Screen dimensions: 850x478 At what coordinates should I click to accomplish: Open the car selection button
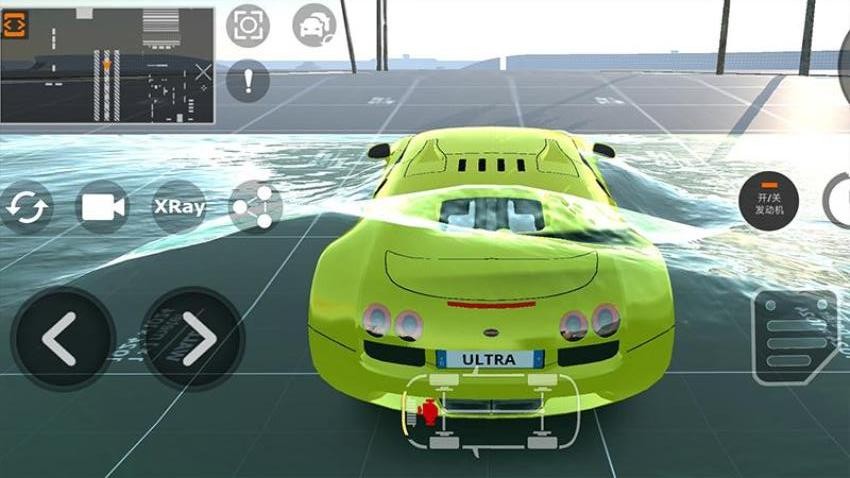[x=314, y=25]
